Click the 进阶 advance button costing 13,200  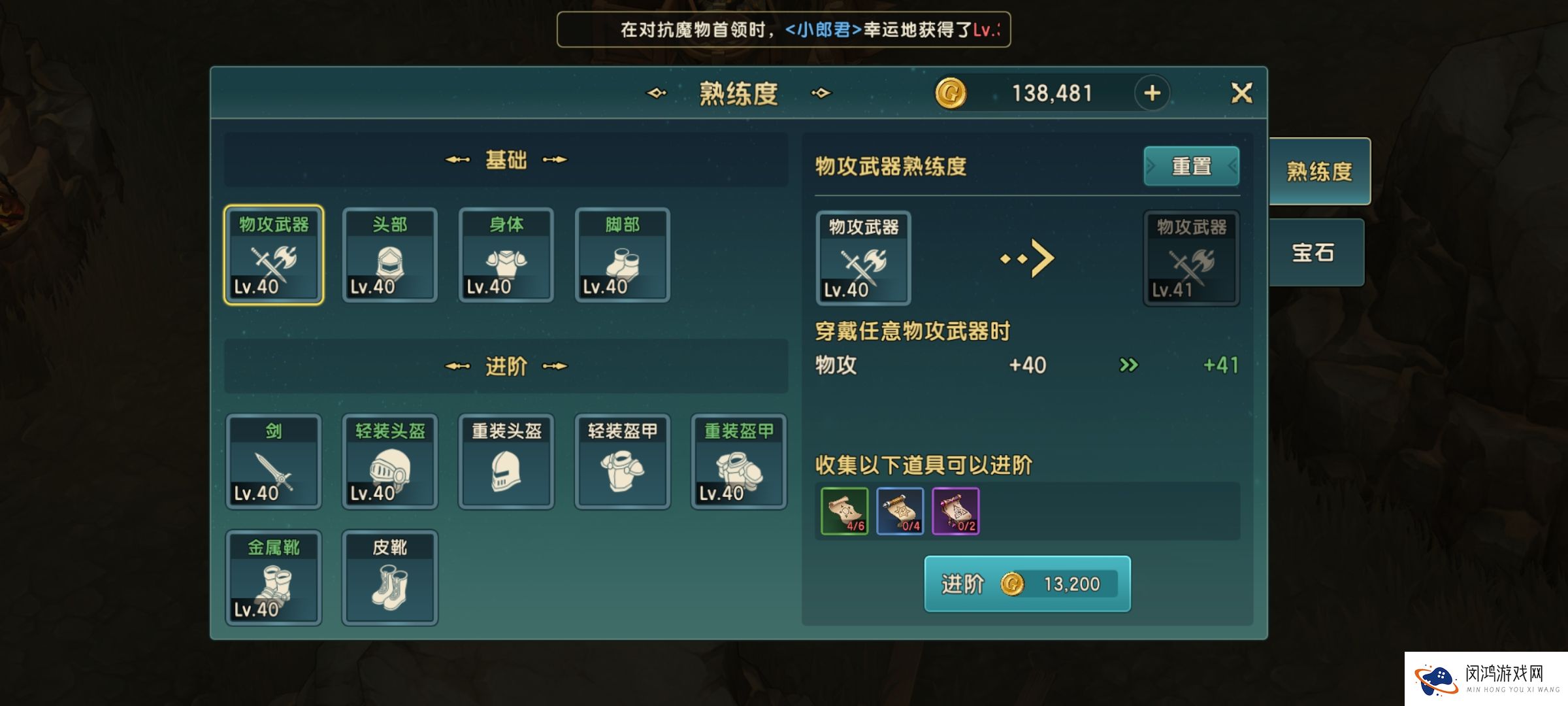pyautogui.click(x=1027, y=584)
